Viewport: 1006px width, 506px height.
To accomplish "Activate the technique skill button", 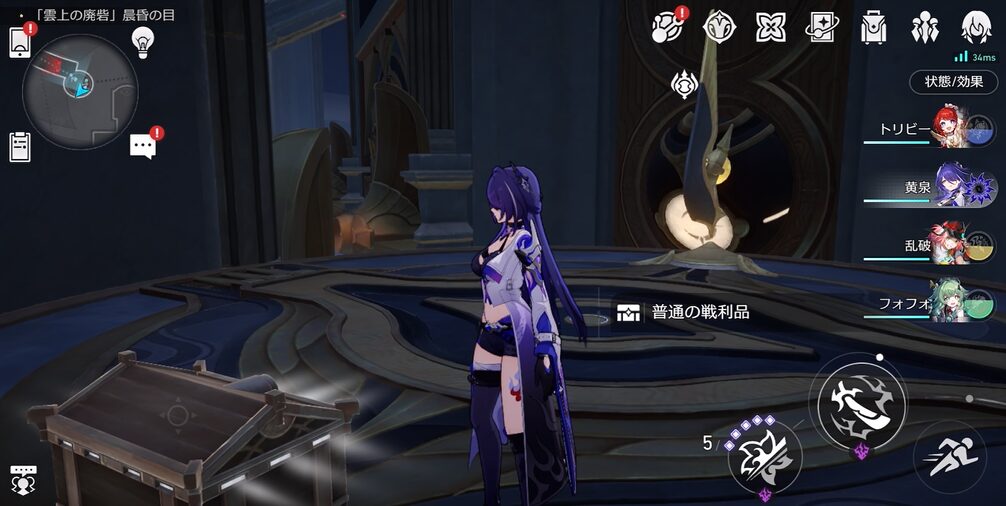I will point(765,457).
